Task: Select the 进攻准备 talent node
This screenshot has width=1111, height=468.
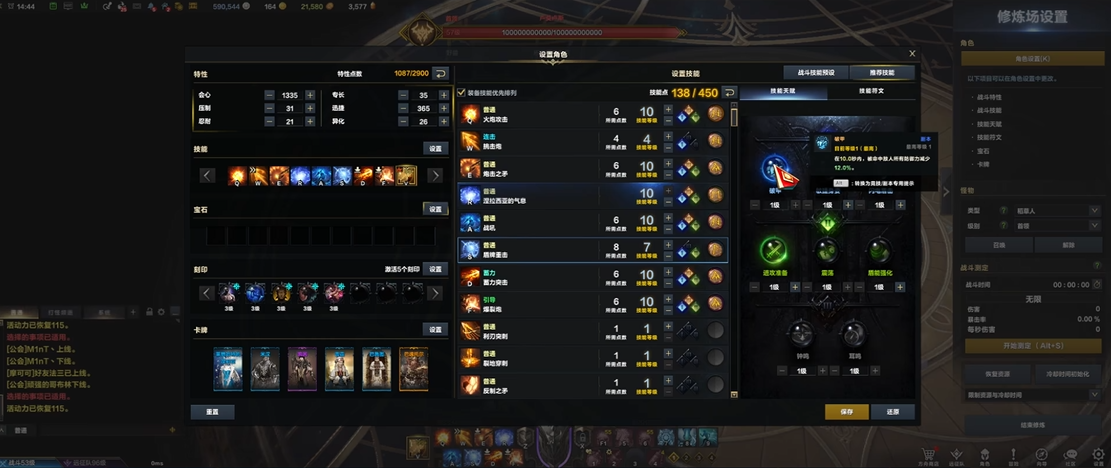Action: [772, 249]
